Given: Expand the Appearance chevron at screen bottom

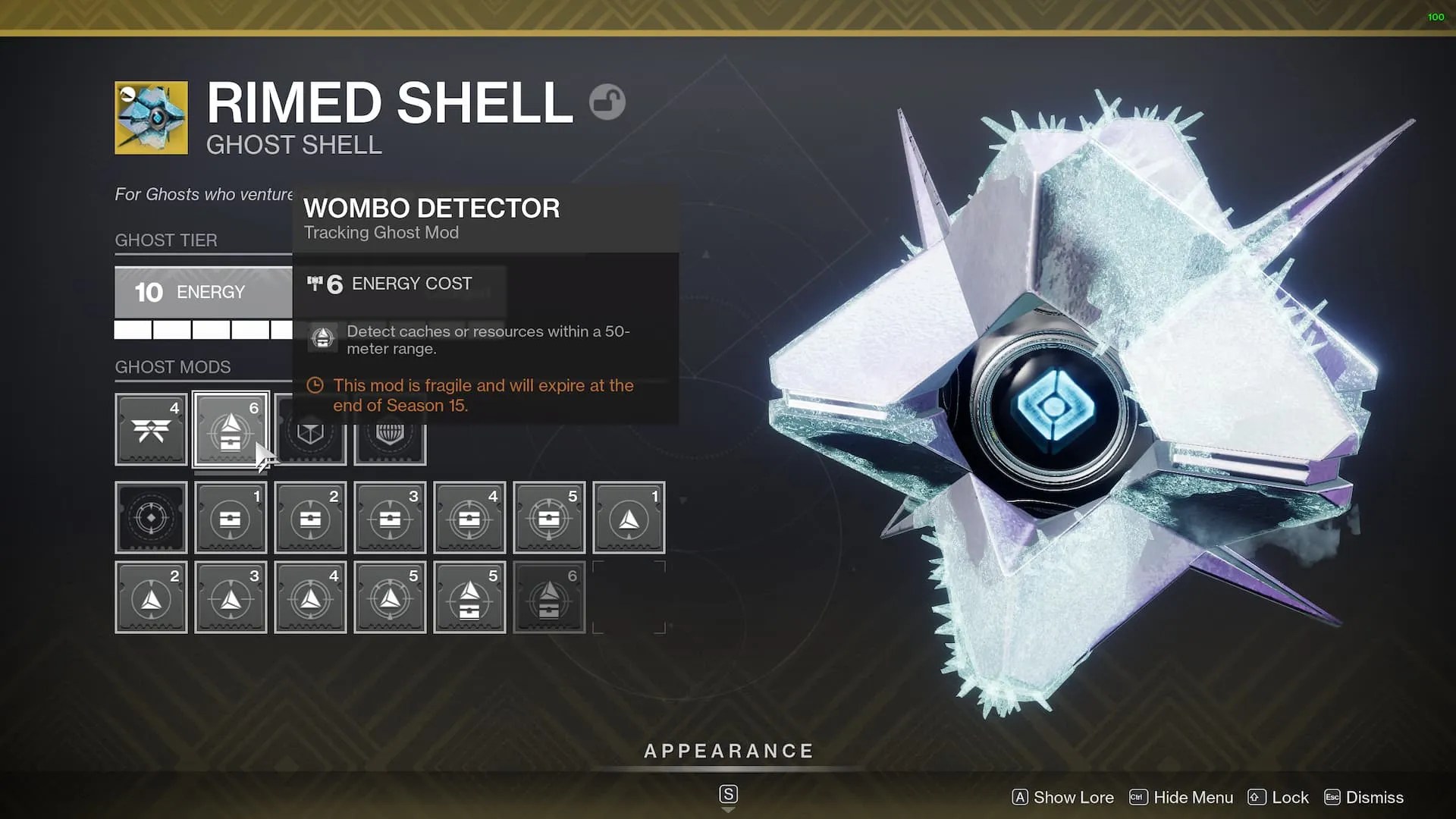Looking at the screenshot, I should (x=728, y=808).
